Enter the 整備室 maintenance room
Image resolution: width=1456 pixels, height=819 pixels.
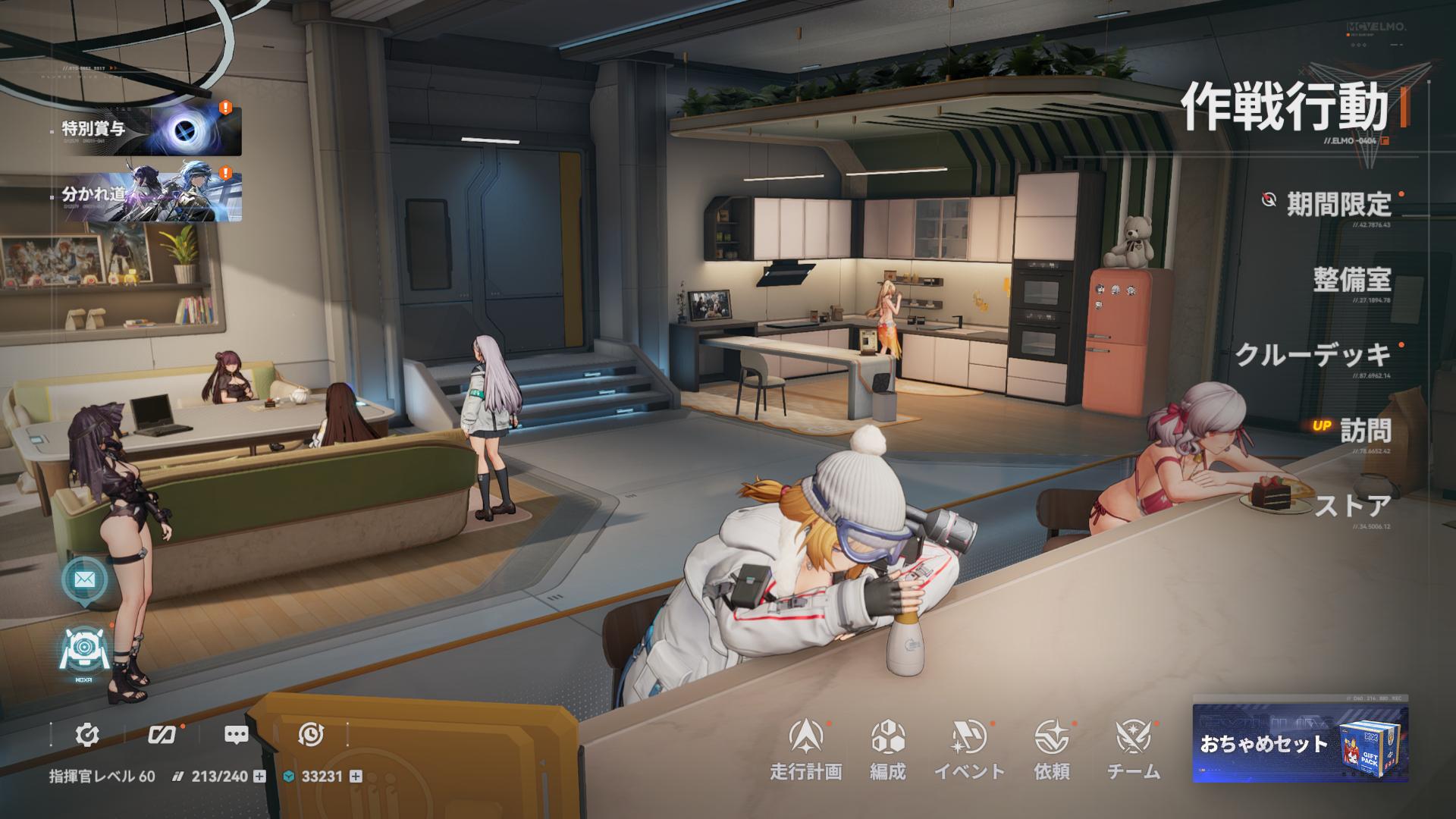click(x=1352, y=279)
